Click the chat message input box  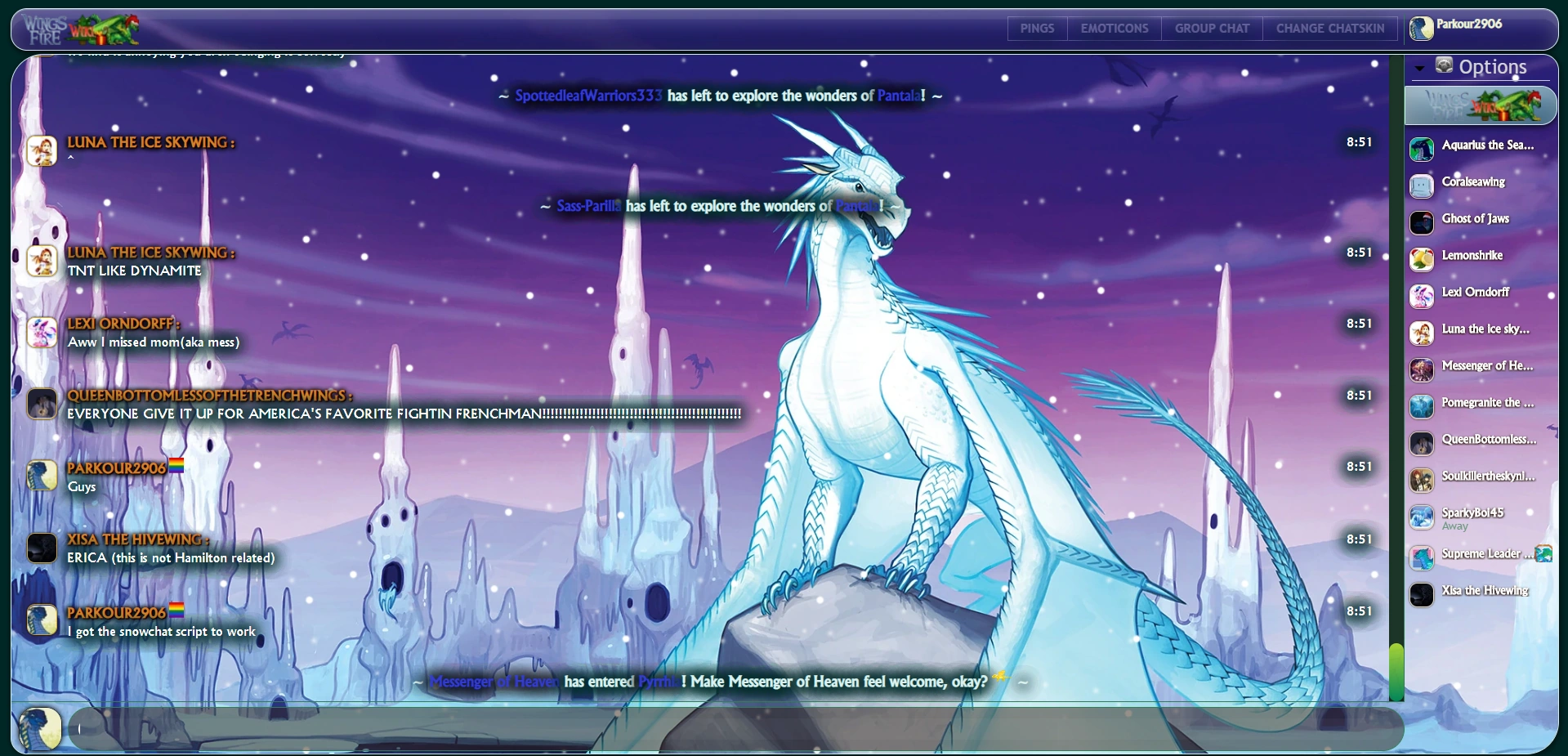735,728
